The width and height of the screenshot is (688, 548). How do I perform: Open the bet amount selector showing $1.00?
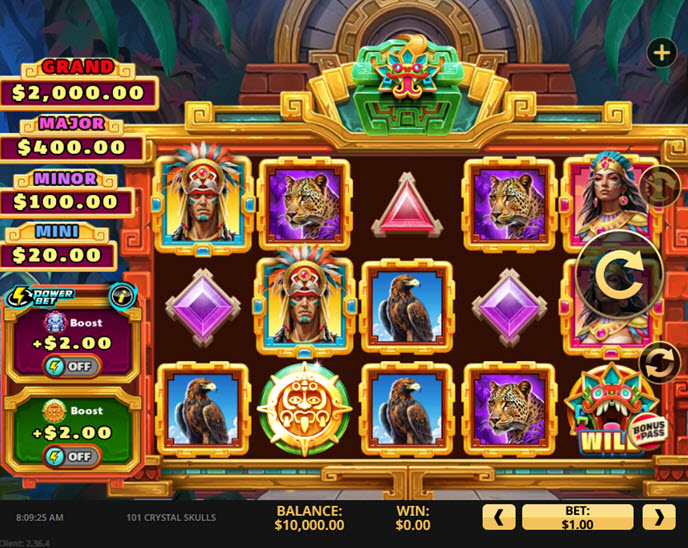point(577,517)
